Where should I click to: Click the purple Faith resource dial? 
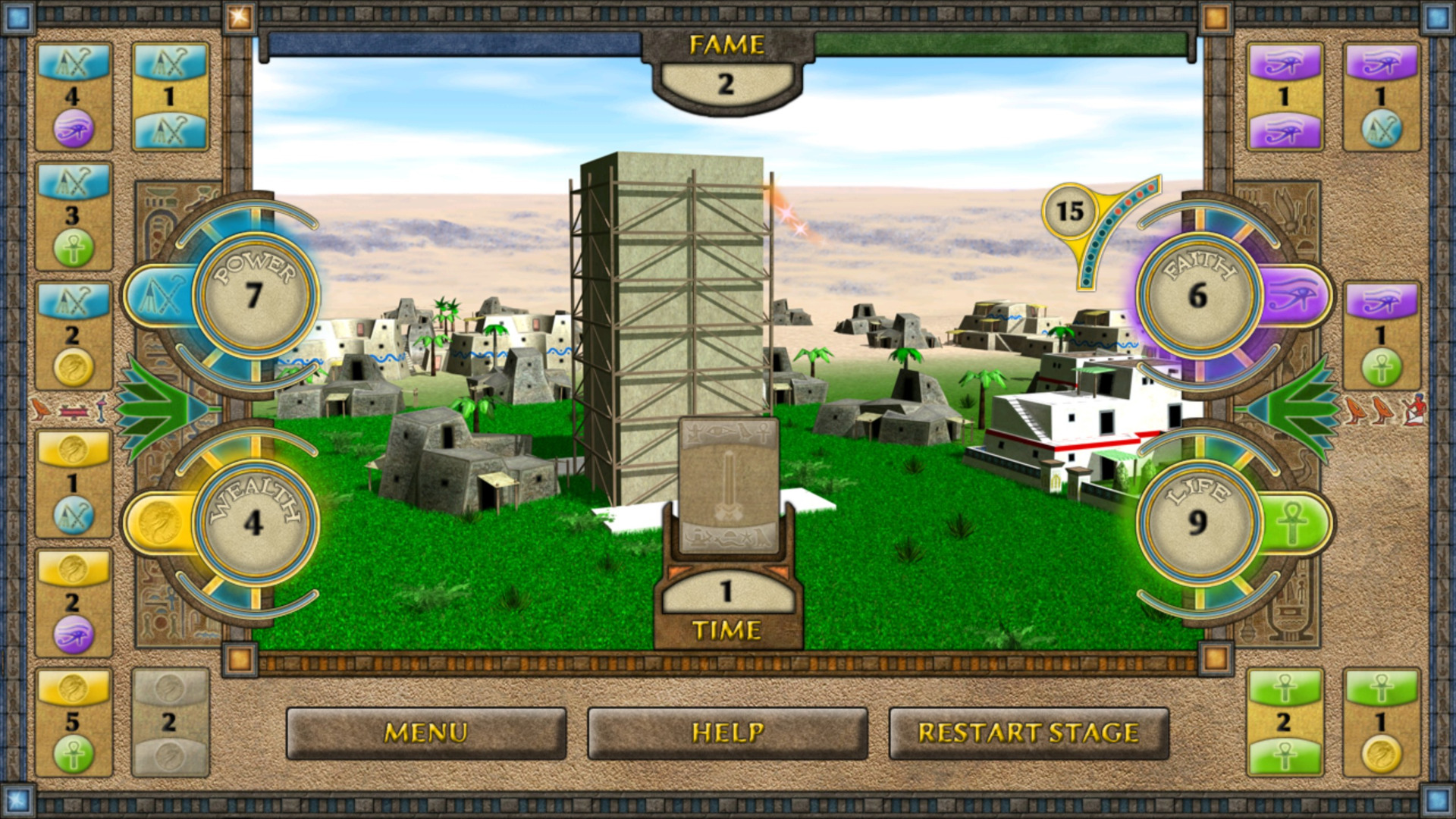1198,294
